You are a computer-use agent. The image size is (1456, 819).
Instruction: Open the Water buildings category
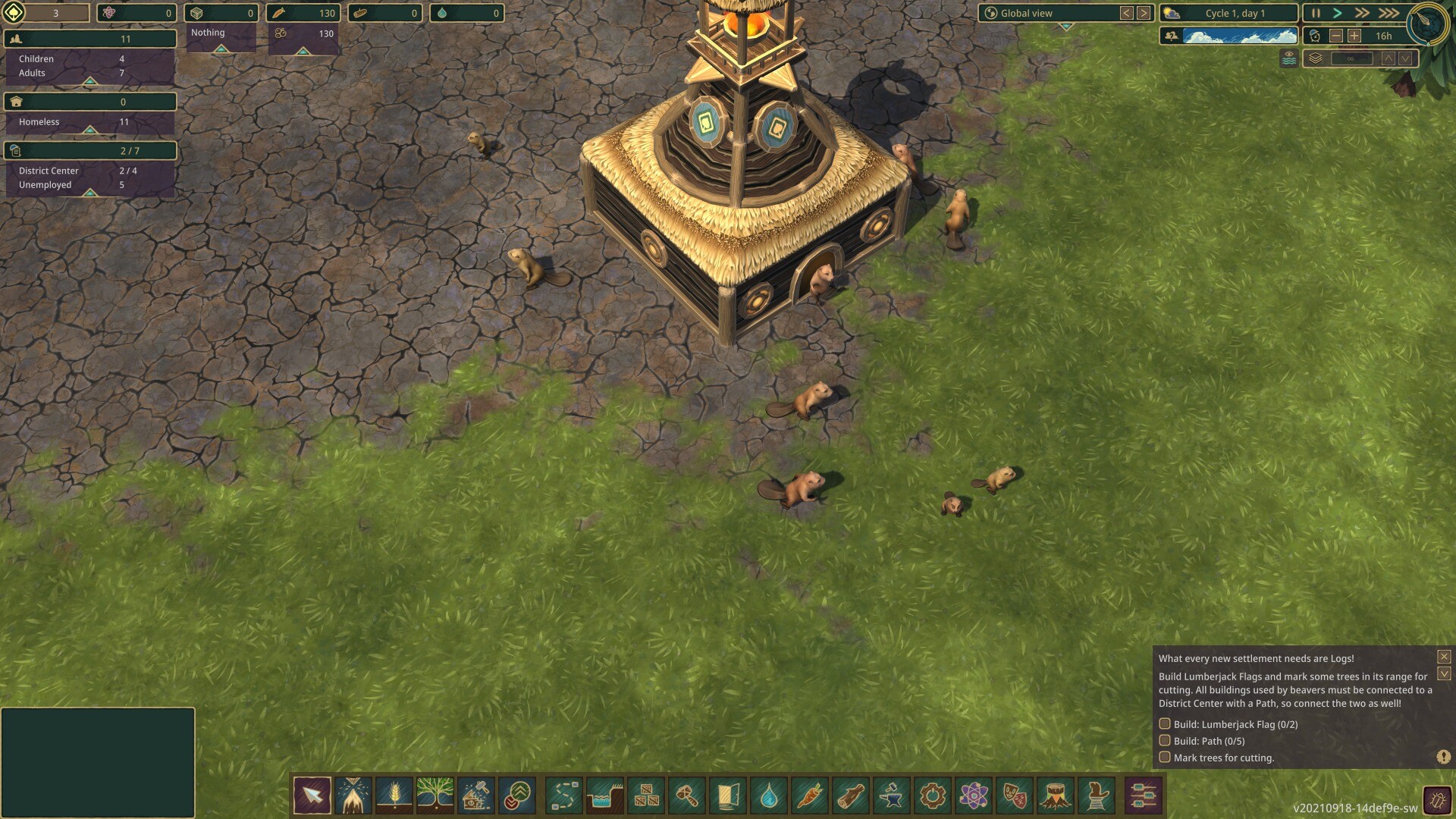click(x=769, y=795)
